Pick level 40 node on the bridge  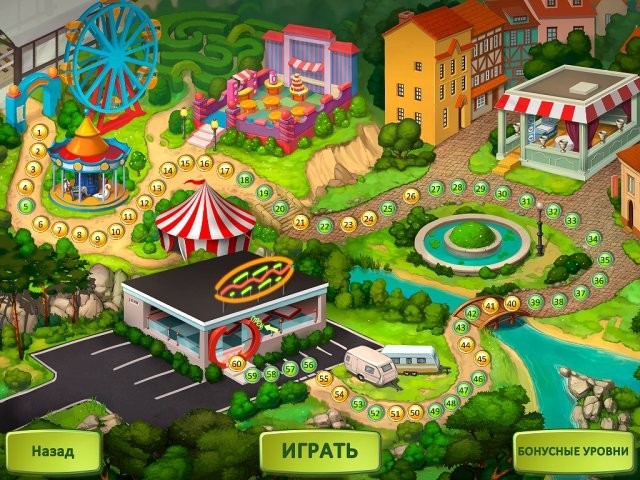(x=512, y=303)
